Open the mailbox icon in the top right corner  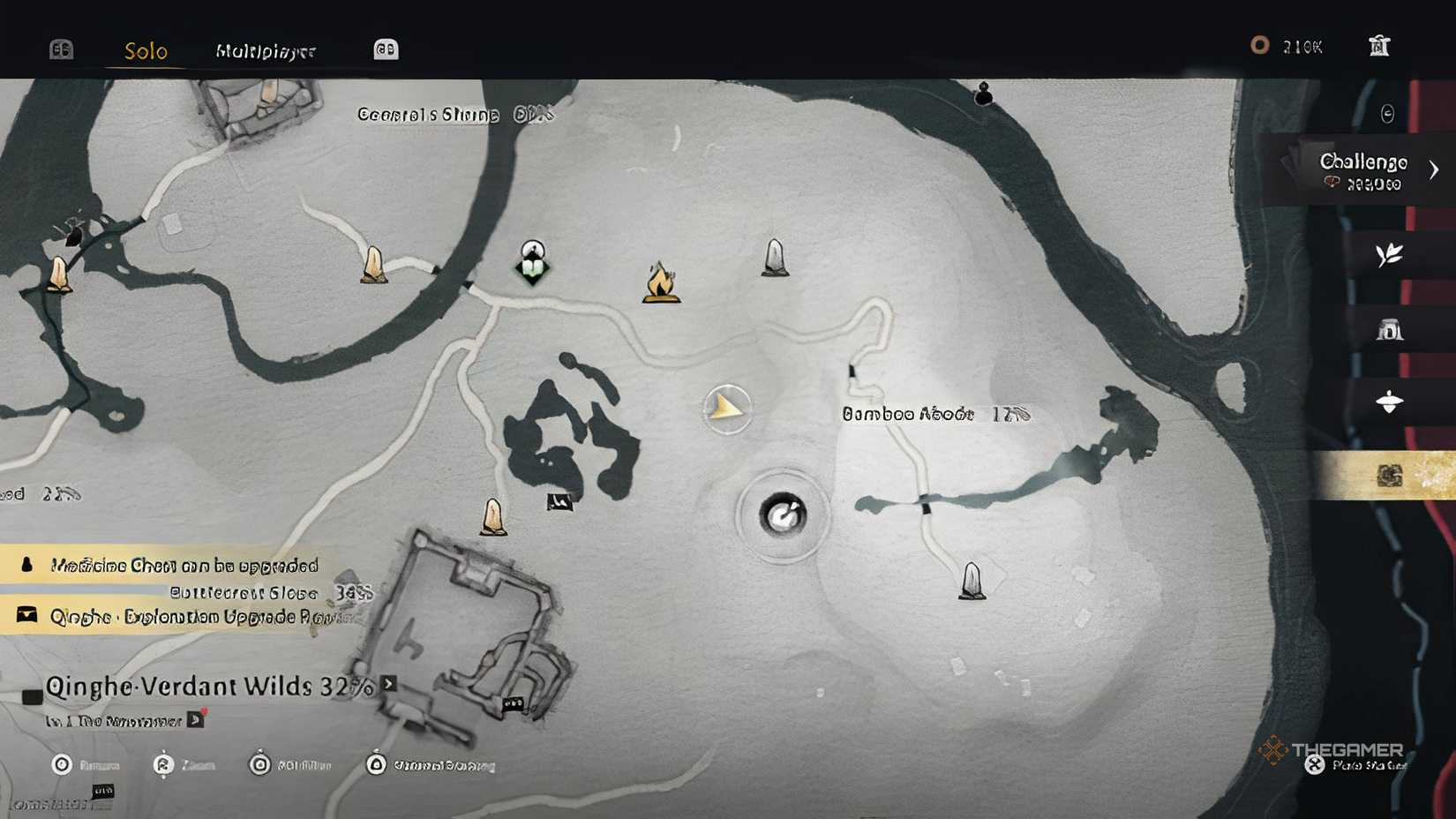pos(1381,46)
